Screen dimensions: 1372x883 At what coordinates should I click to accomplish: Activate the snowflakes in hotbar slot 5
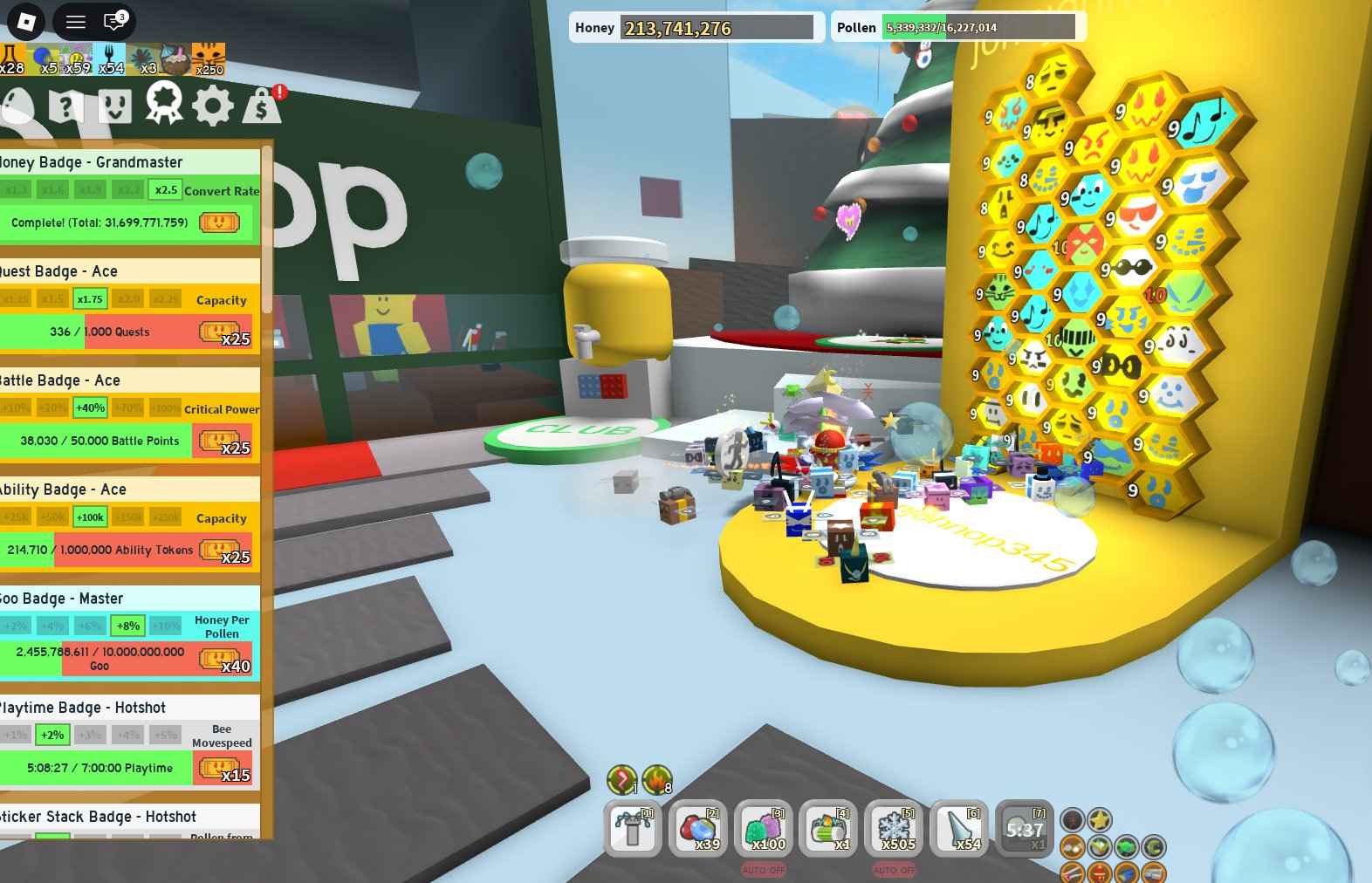coord(893,829)
